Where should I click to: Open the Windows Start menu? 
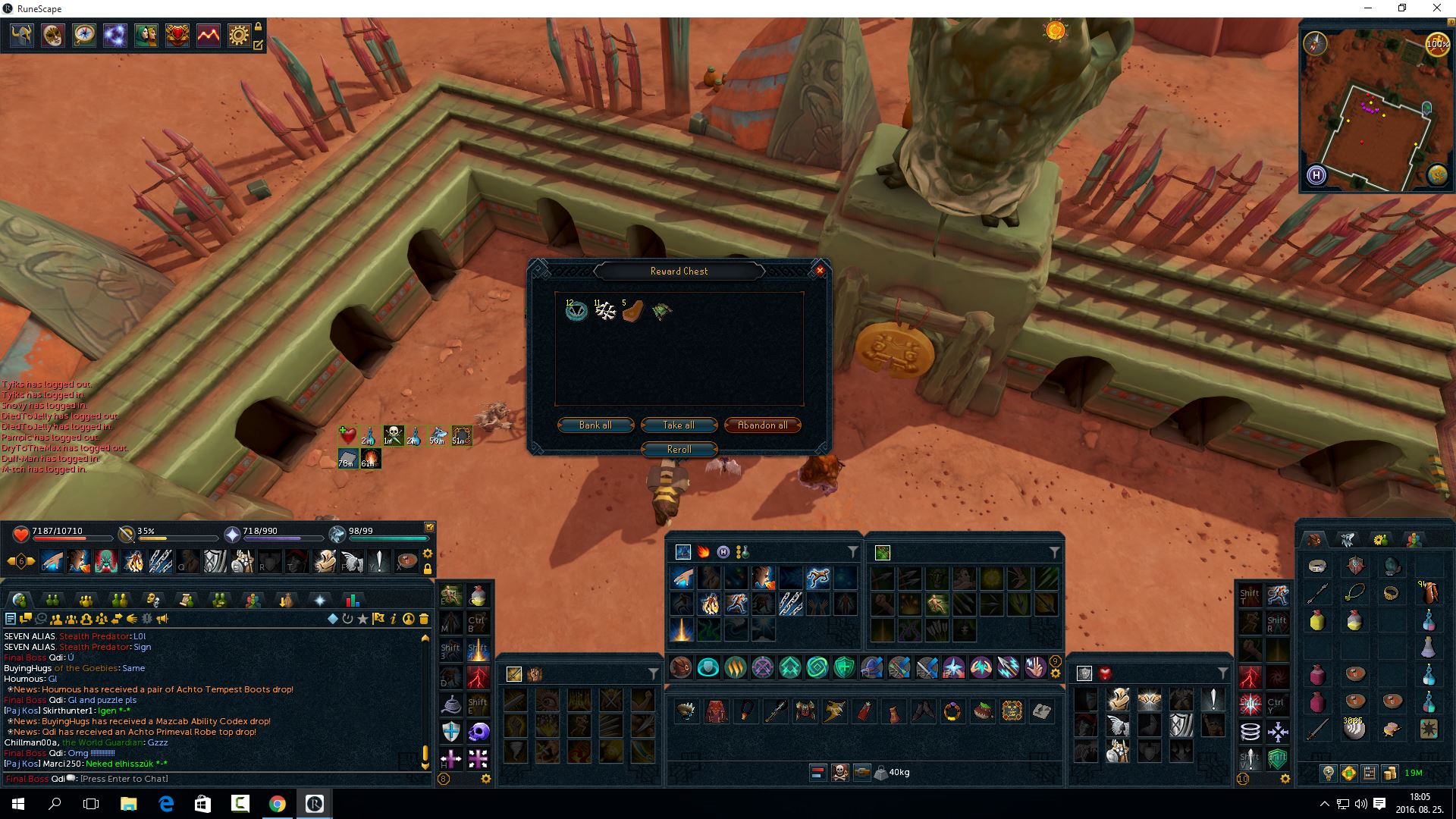(18, 804)
